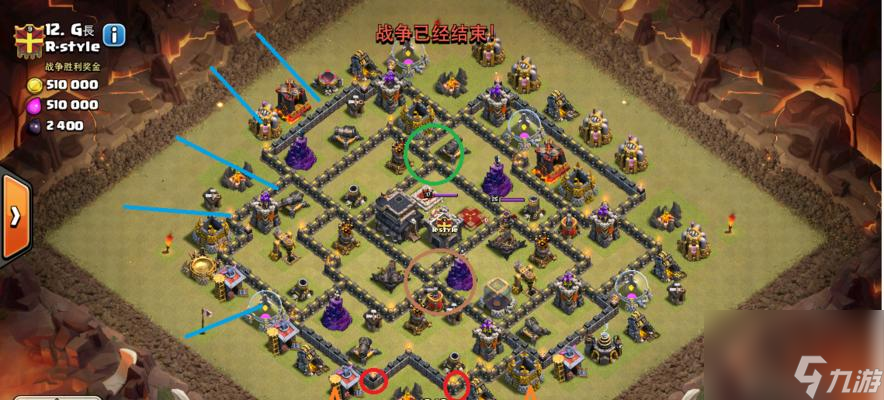Expand the orange arrow side panel tab
This screenshot has width=884, height=400.
click(x=14, y=218)
